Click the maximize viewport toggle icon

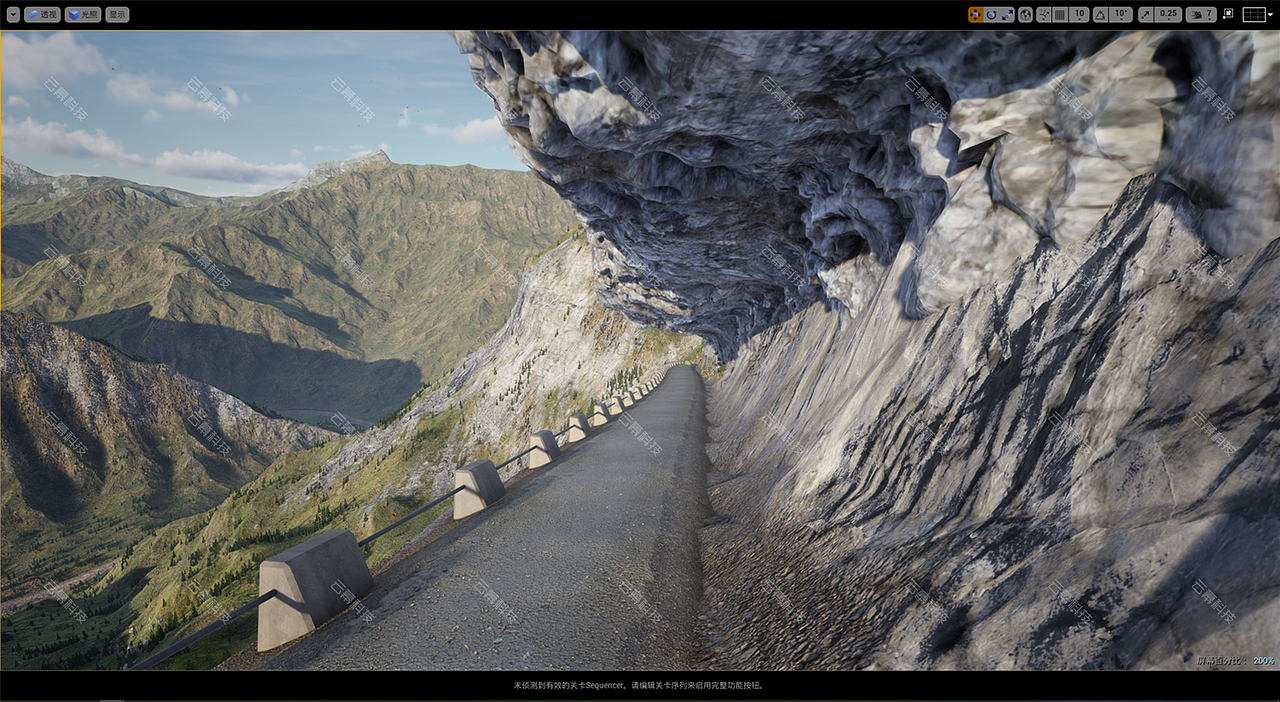pyautogui.click(x=1227, y=15)
